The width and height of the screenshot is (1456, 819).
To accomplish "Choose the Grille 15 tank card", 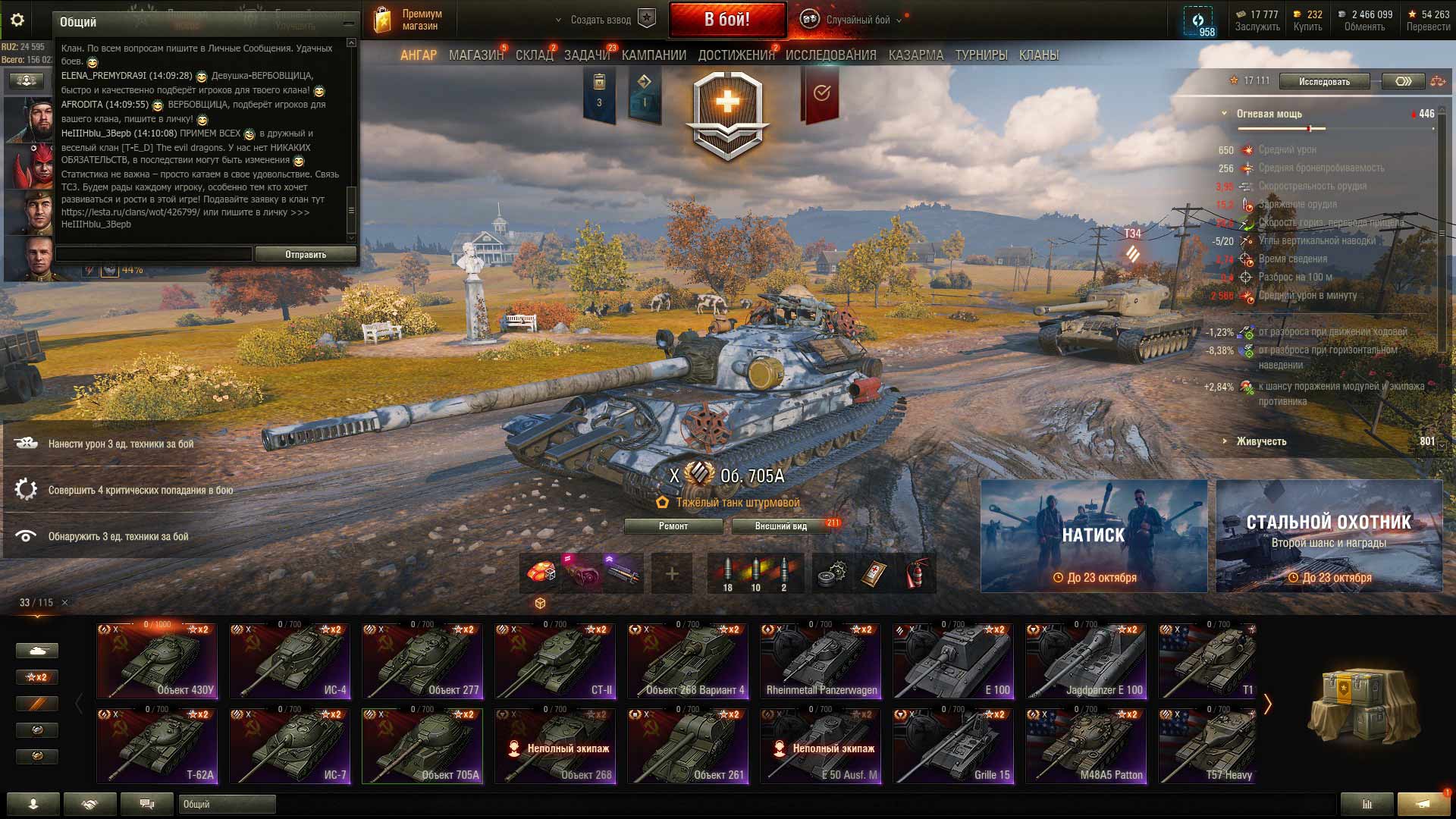I will [x=953, y=745].
